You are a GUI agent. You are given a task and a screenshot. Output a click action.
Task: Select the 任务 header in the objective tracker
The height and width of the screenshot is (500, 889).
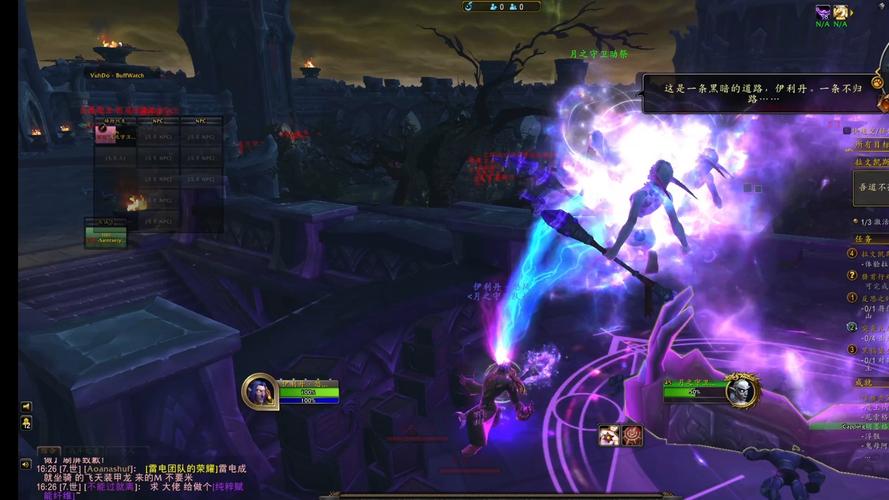click(864, 239)
